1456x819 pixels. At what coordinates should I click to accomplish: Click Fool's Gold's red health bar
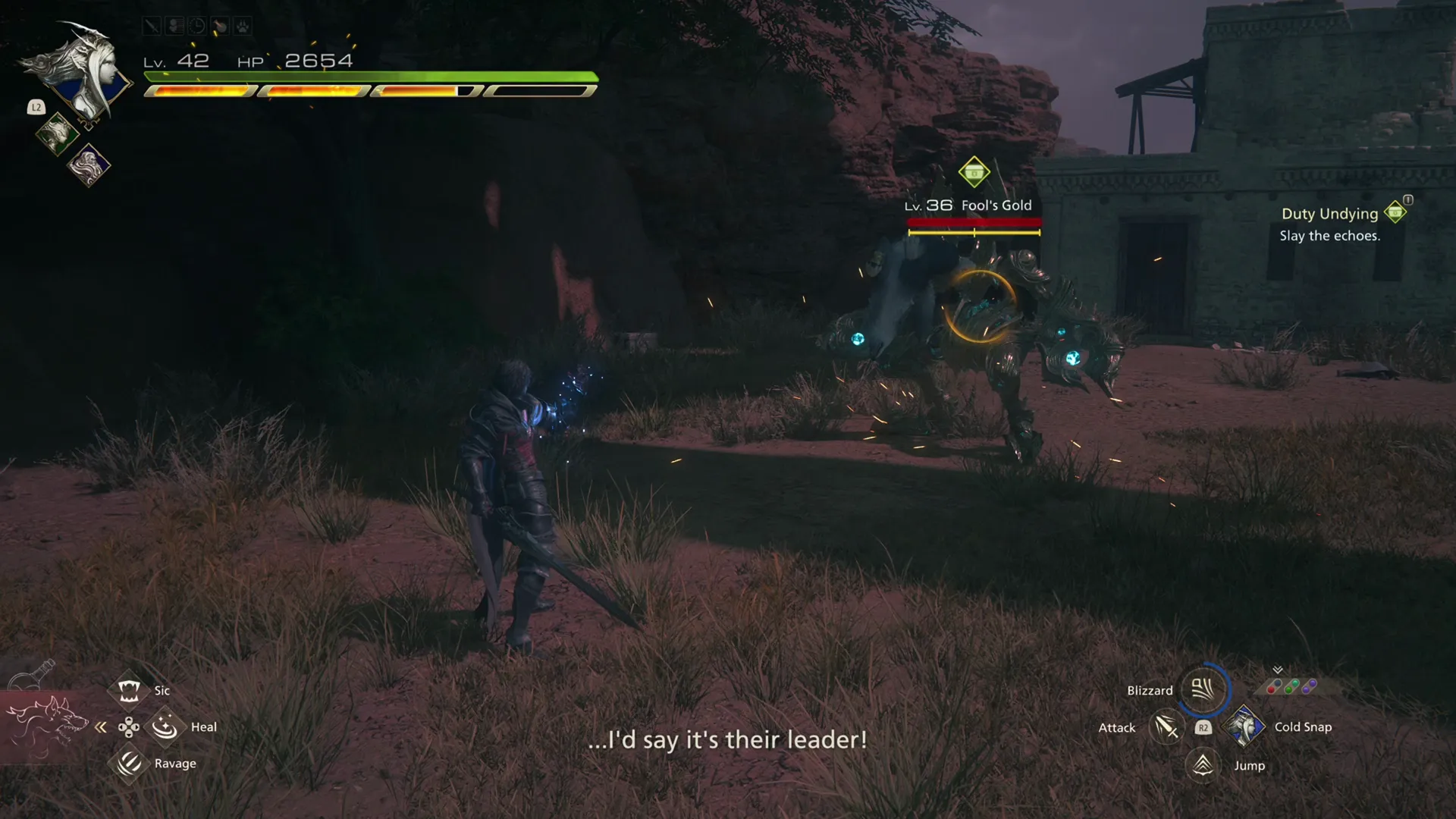tap(973, 223)
